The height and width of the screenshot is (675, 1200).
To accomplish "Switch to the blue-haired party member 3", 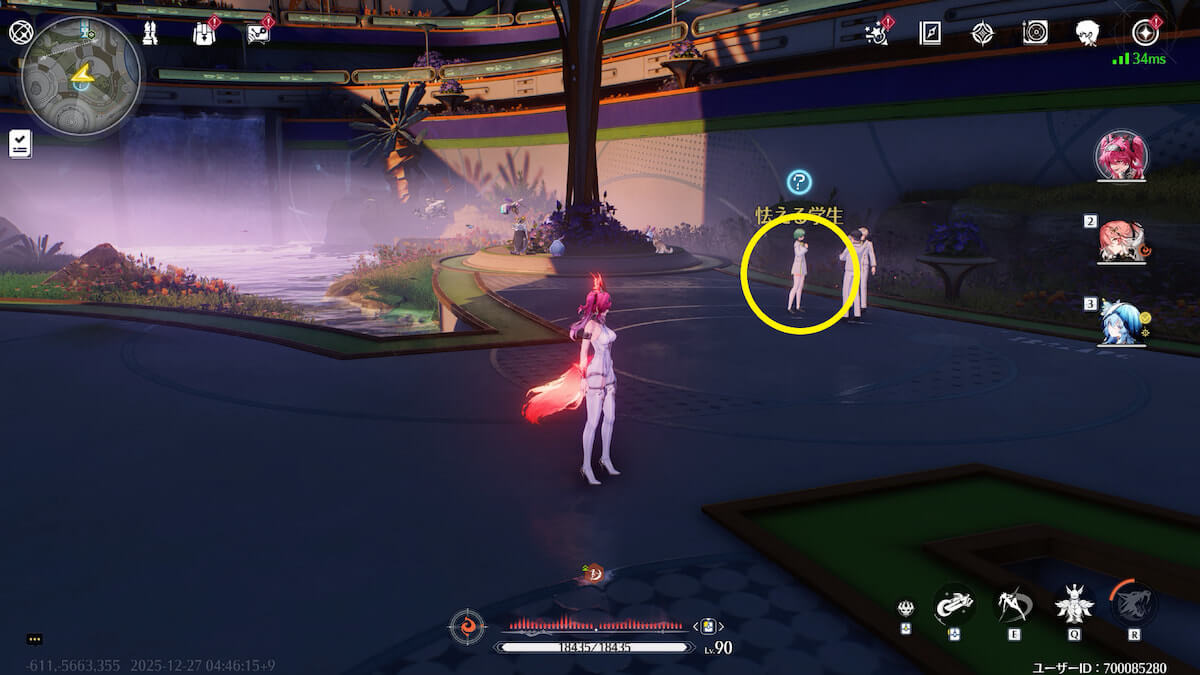I will 1121,322.
